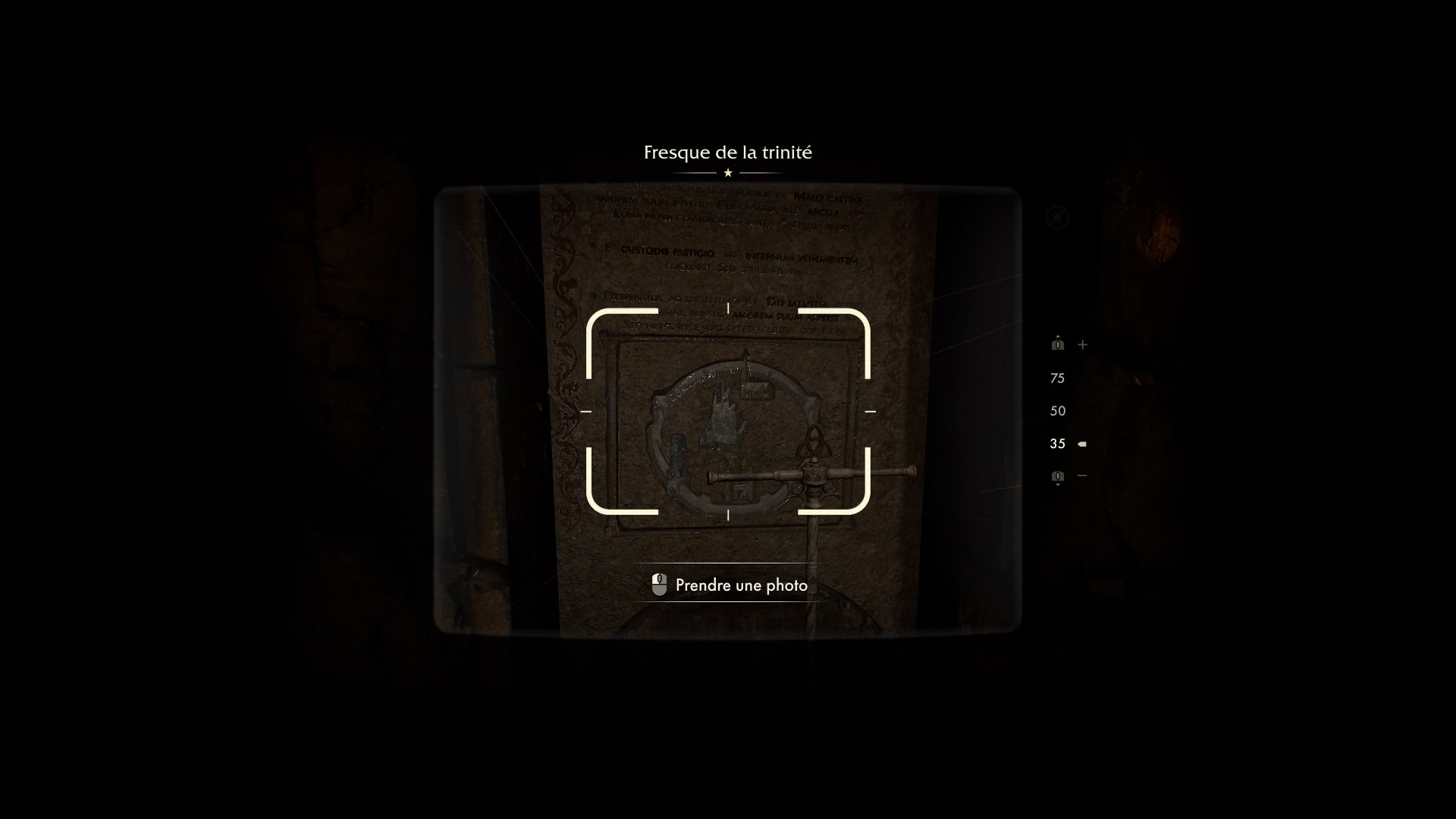Click the star icon under the fresco title
Screen dimensions: 1456x819
(727, 173)
